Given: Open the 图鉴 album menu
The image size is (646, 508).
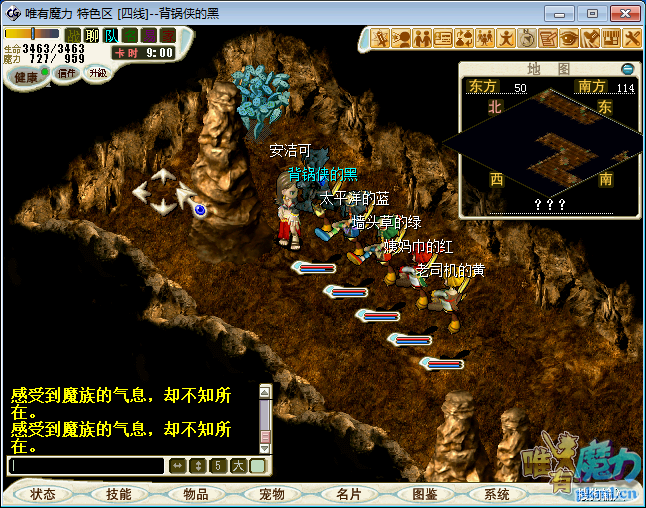Looking at the screenshot, I should click(424, 494).
